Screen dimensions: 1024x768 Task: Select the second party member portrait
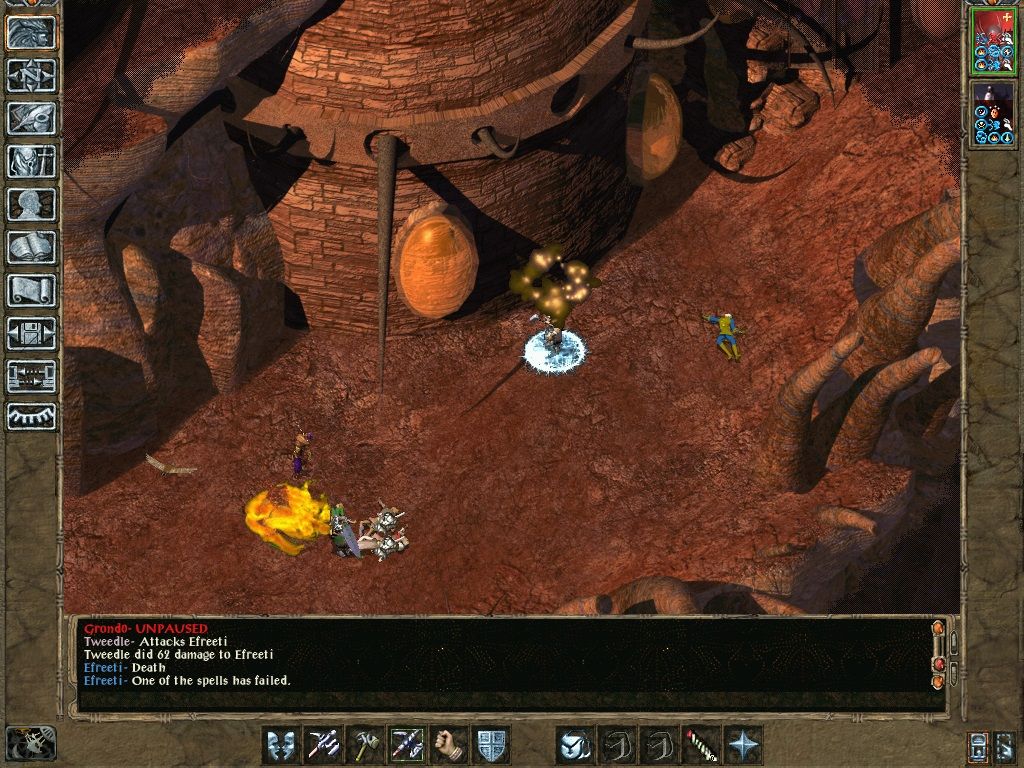(992, 114)
